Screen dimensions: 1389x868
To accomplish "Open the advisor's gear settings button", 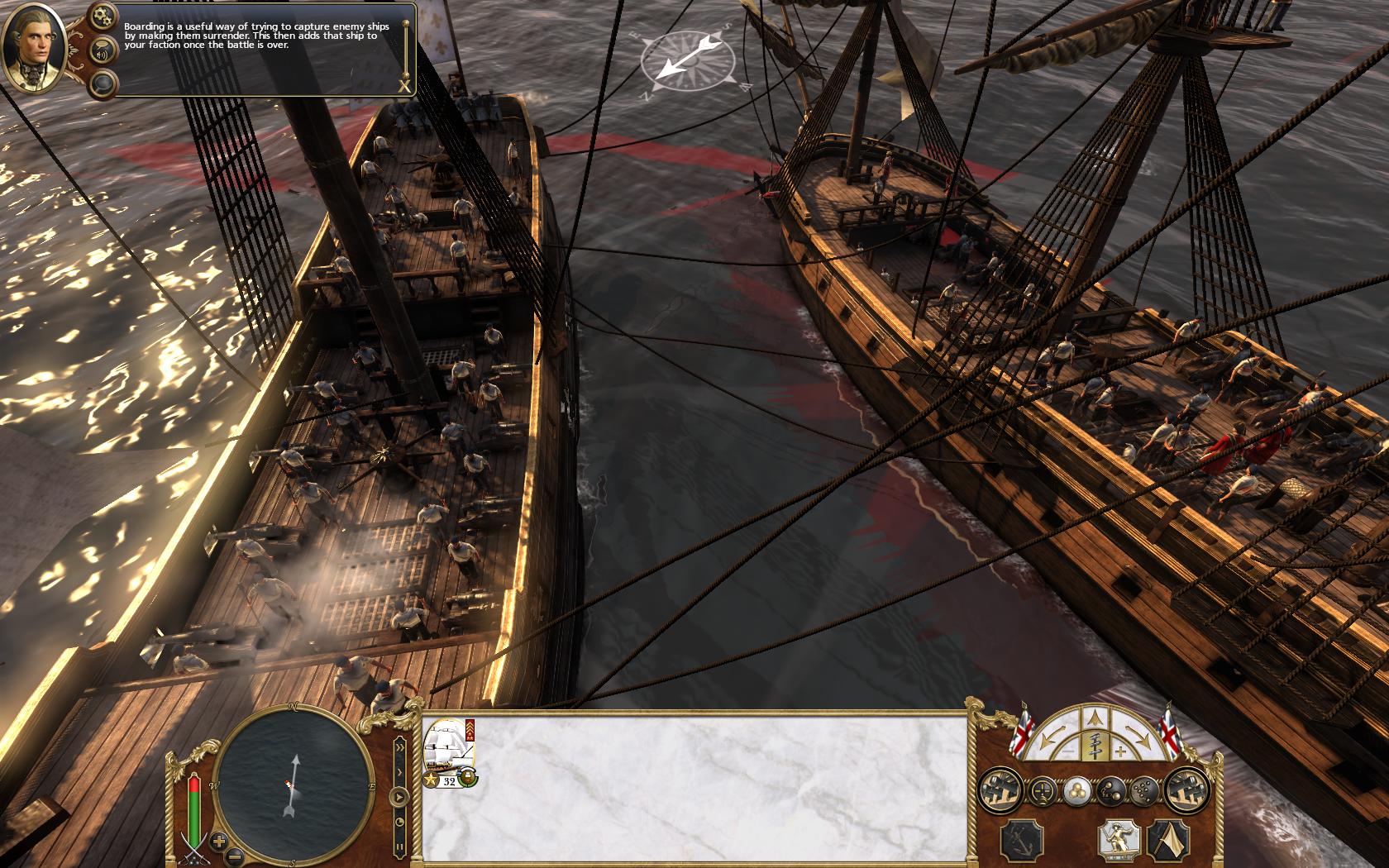I will pyautogui.click(x=103, y=15).
